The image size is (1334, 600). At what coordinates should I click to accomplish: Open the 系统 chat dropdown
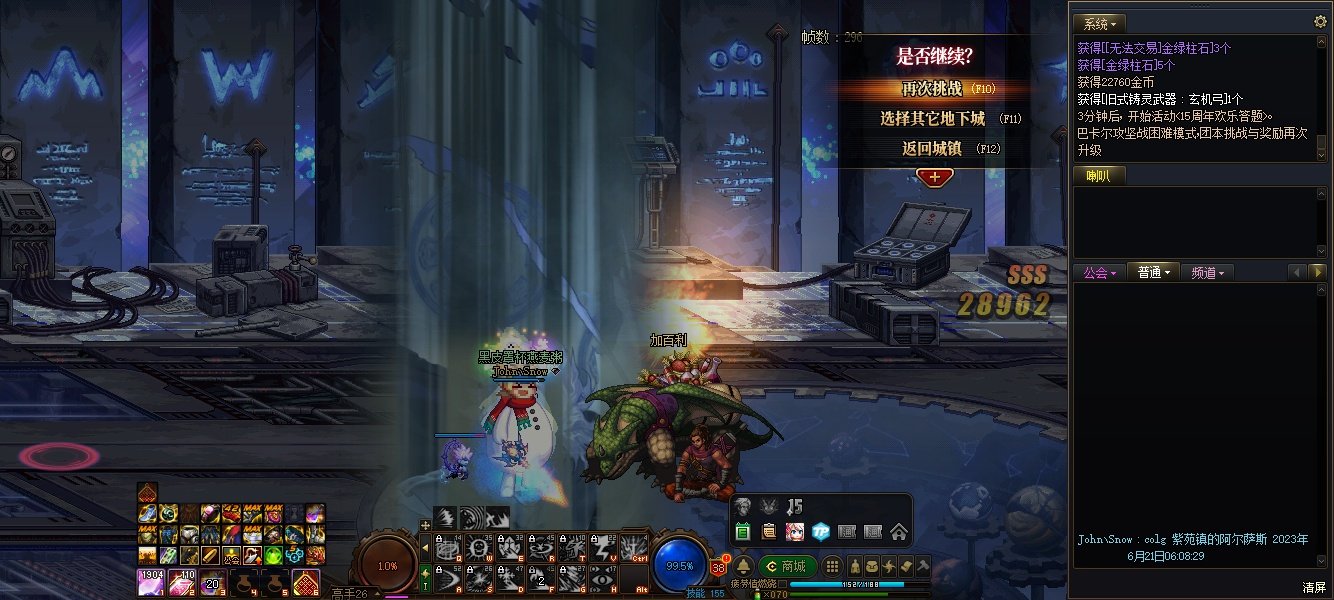(x=1100, y=23)
